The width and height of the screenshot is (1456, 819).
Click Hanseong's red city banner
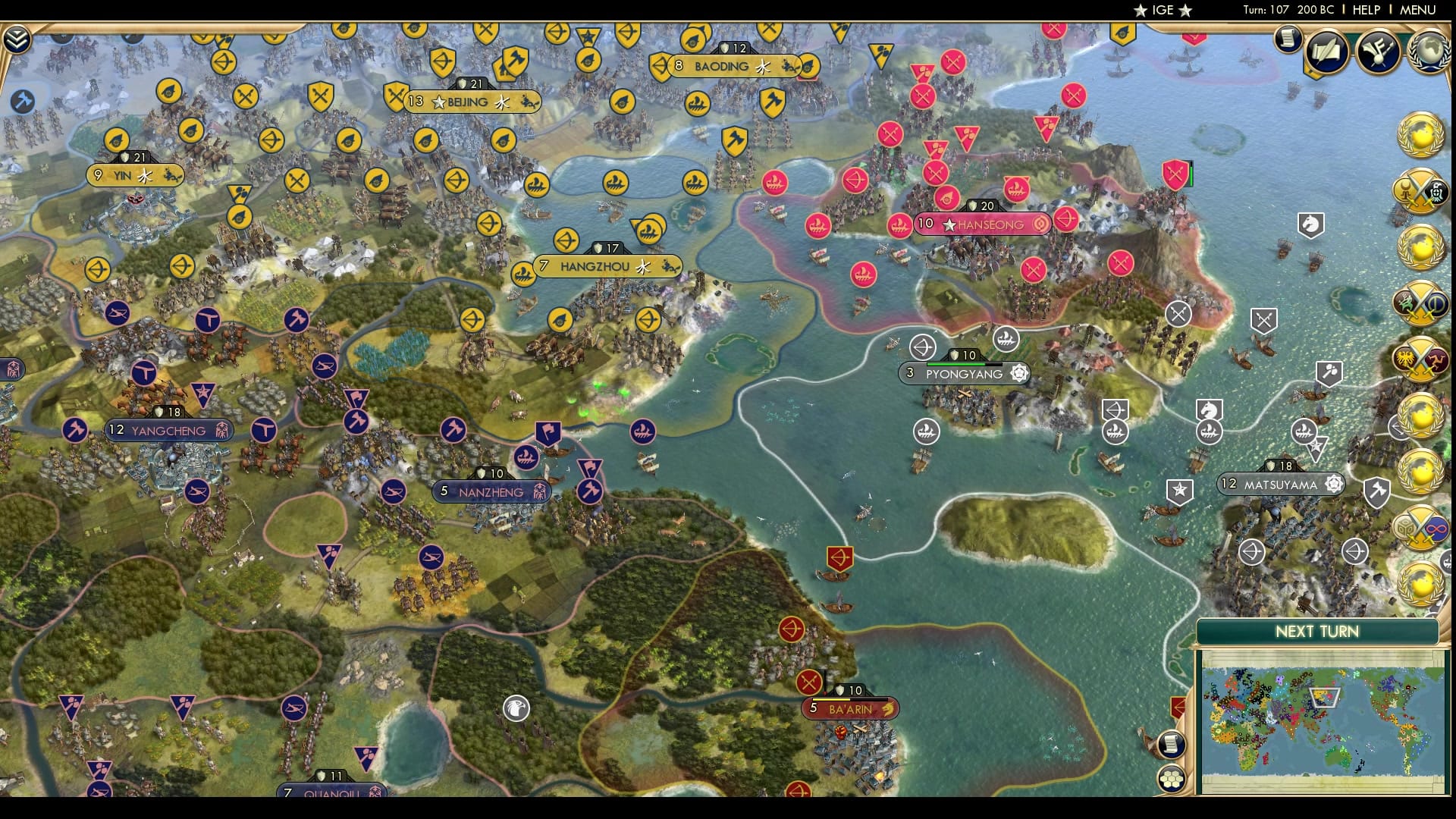[982, 224]
